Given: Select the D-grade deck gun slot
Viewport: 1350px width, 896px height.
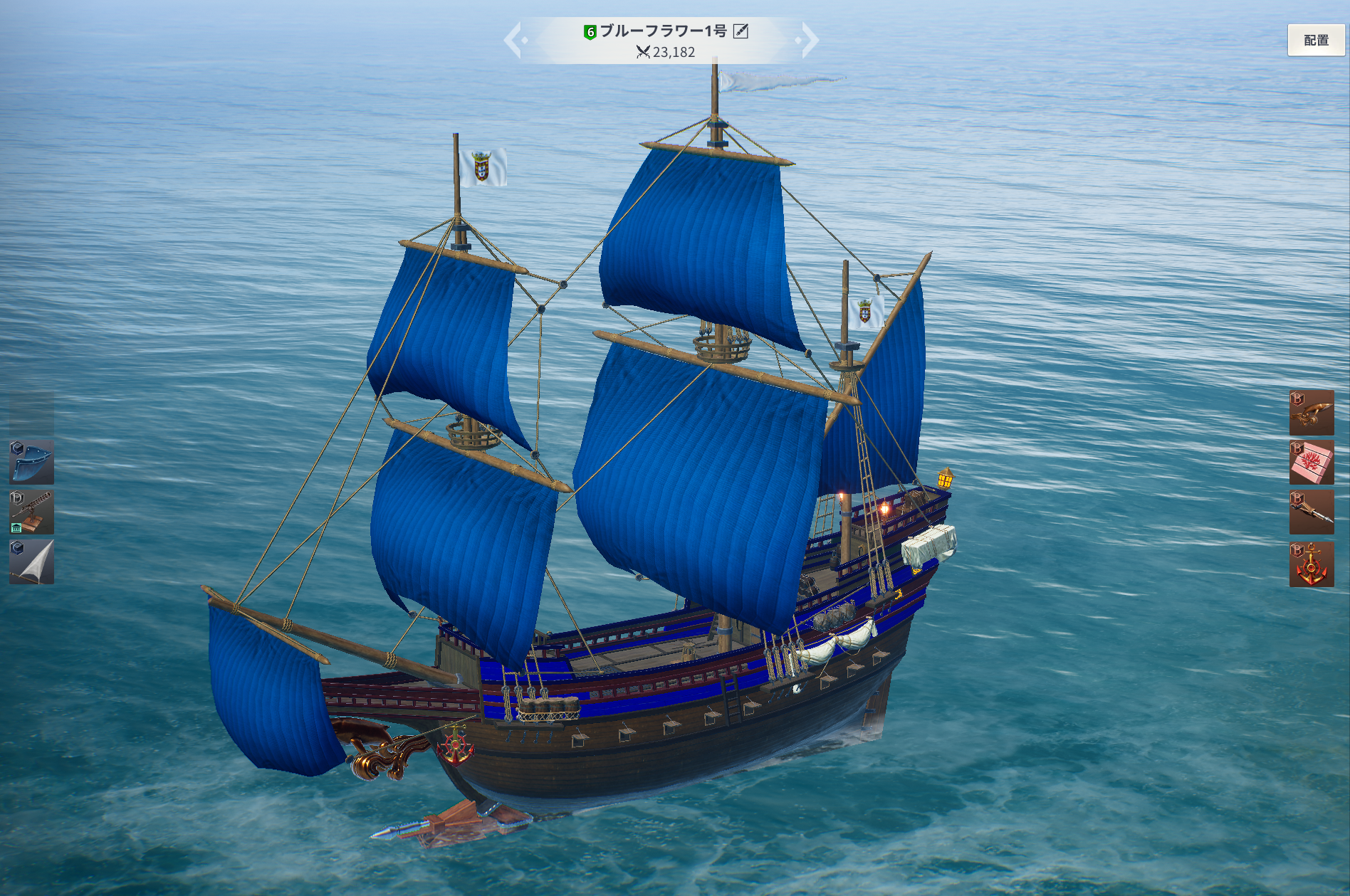Looking at the screenshot, I should click(x=31, y=512).
